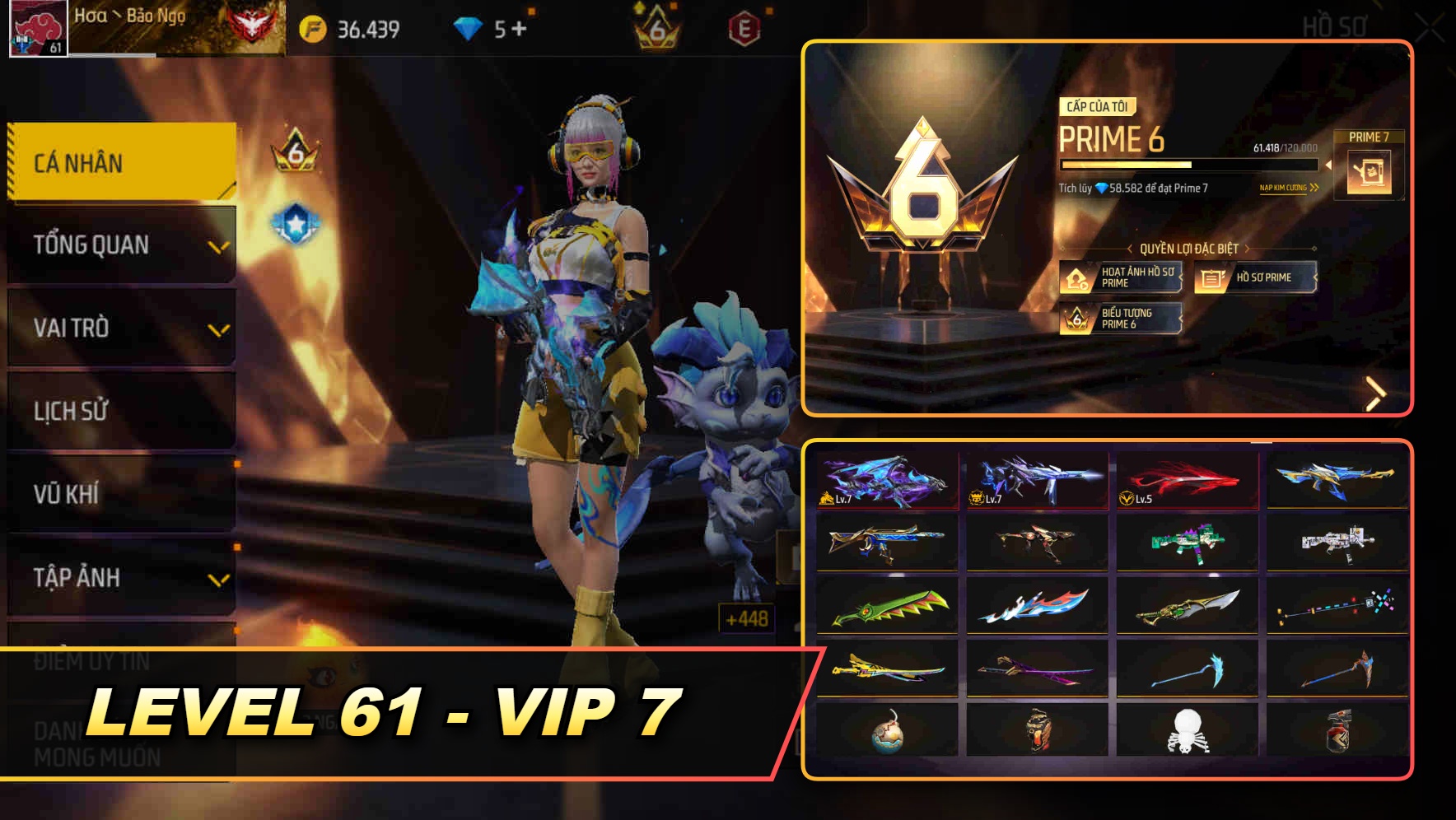The width and height of the screenshot is (1456, 820).
Task: Switch to the CÁ NHÂN tab
Action: pos(119,162)
